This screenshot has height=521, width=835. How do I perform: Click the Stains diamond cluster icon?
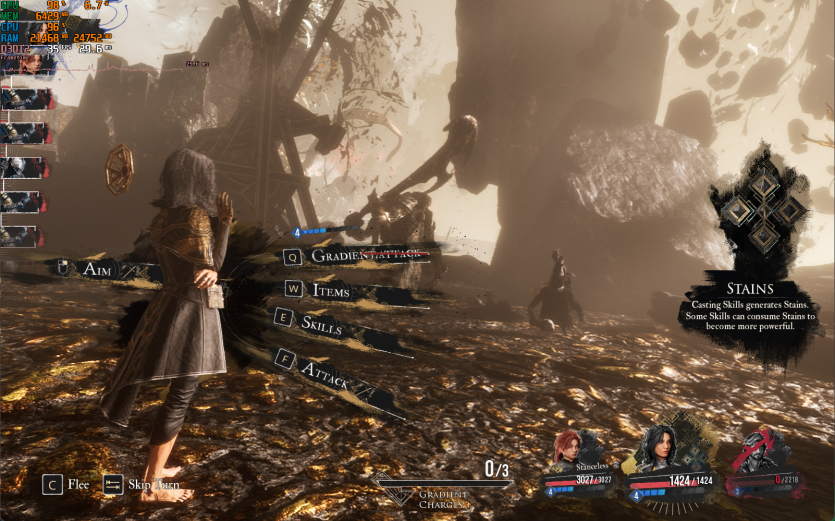pos(764,209)
